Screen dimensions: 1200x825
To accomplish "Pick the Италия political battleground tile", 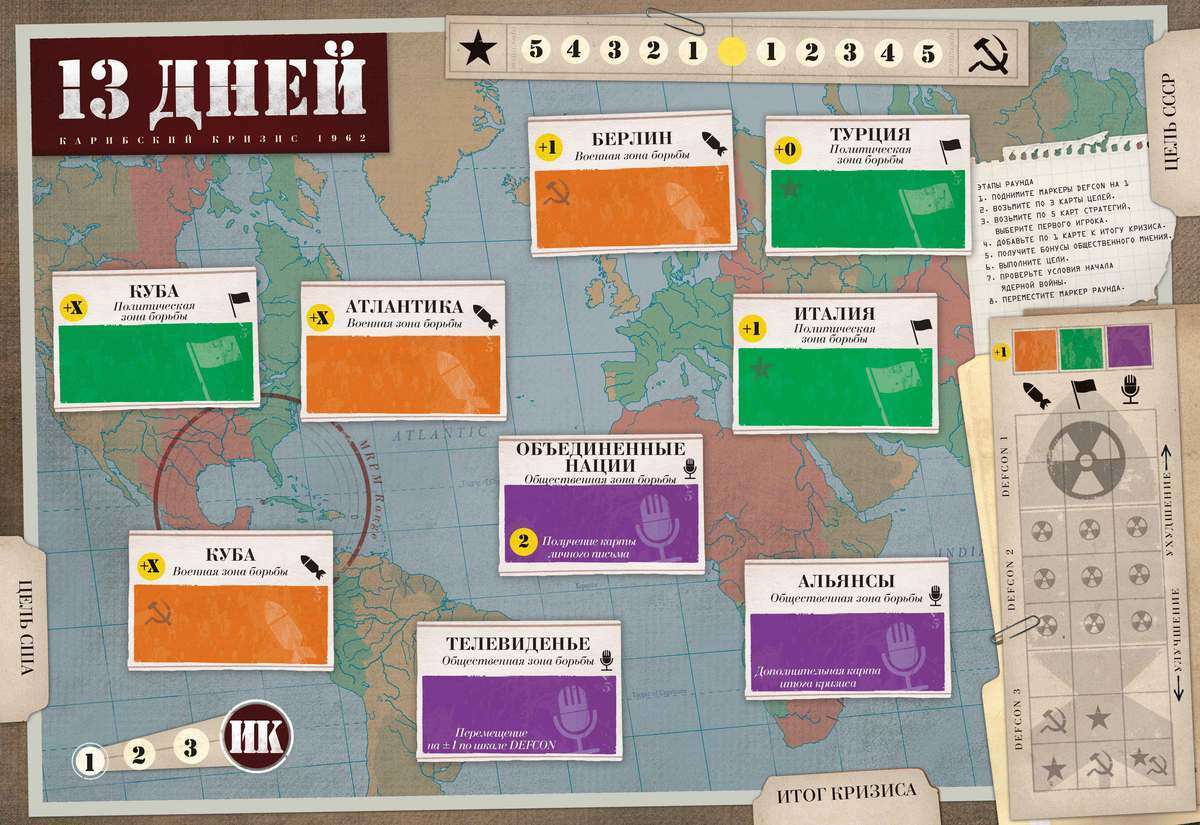I will (x=835, y=363).
